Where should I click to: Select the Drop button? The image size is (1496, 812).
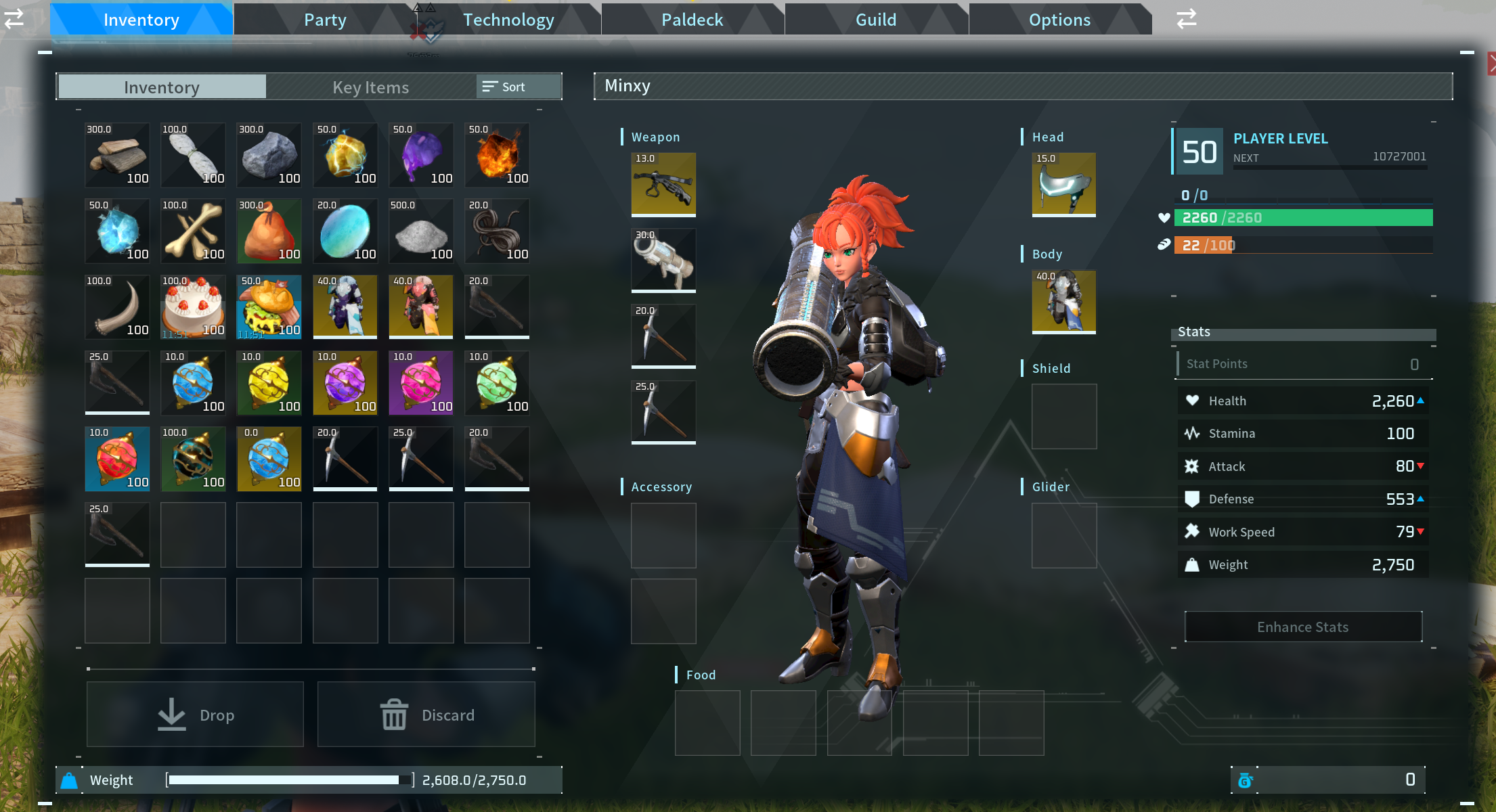point(195,715)
